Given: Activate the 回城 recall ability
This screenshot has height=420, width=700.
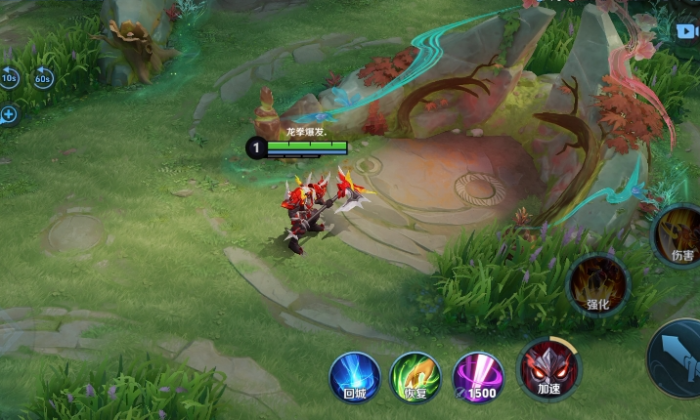Looking at the screenshot, I should pyautogui.click(x=355, y=376).
